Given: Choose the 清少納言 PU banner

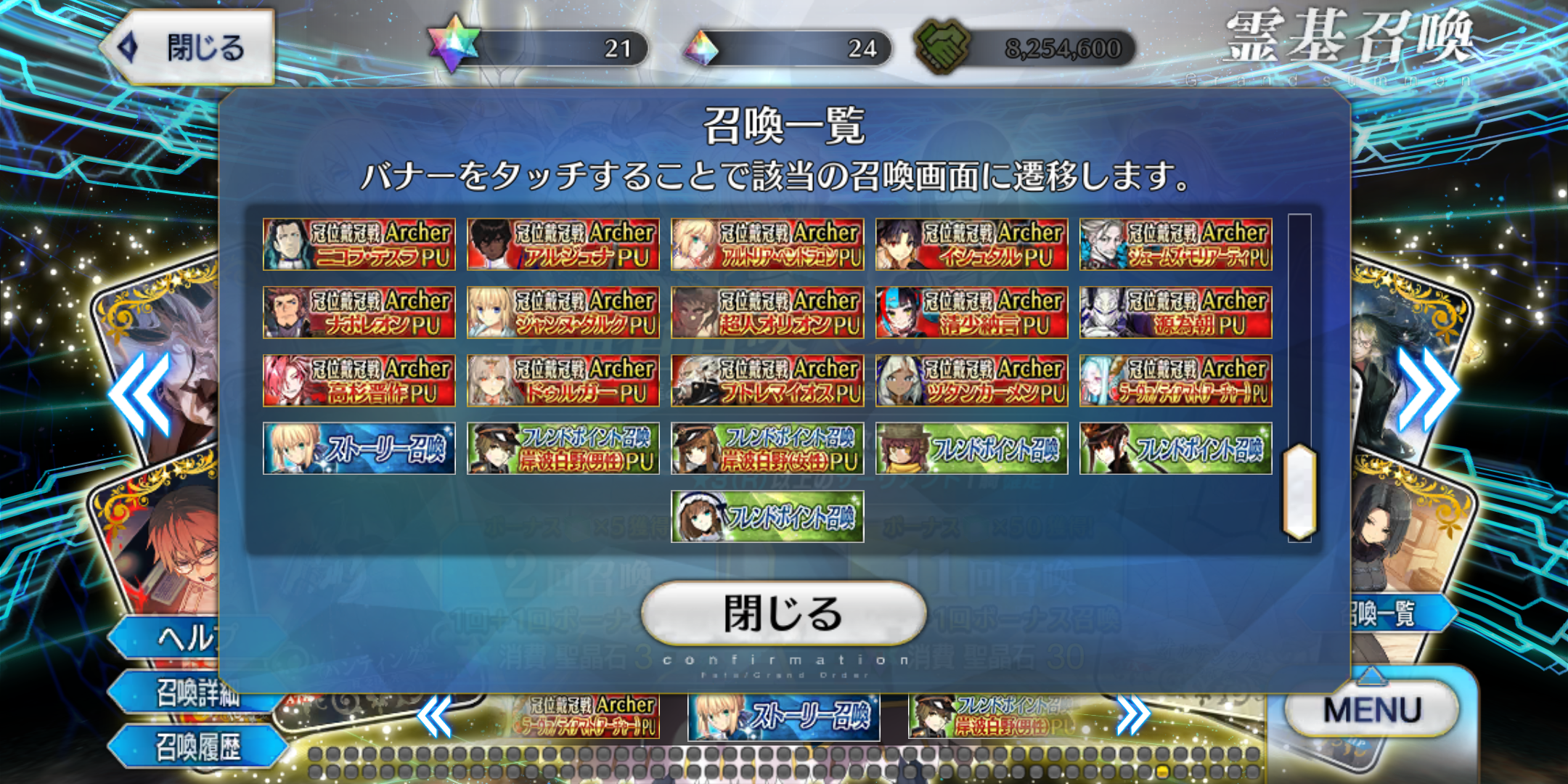Looking at the screenshot, I should coord(971,313).
